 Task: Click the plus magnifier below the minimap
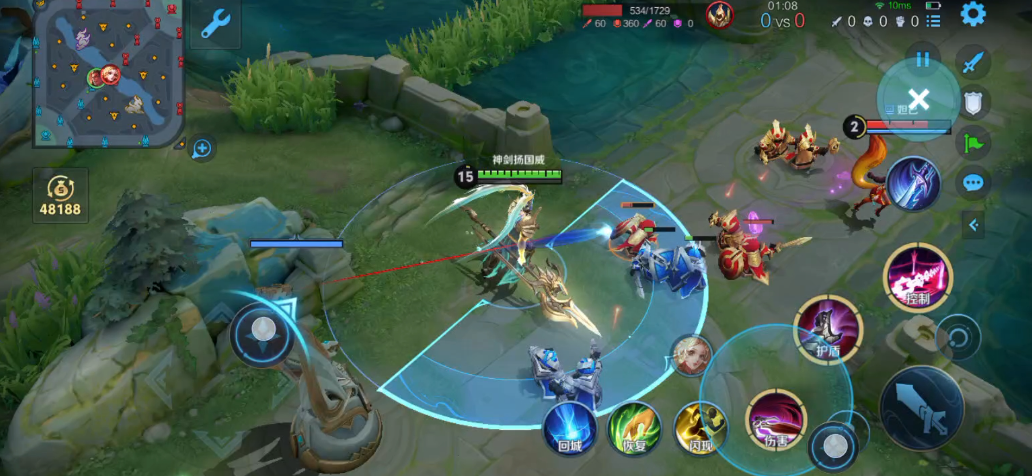coord(202,149)
